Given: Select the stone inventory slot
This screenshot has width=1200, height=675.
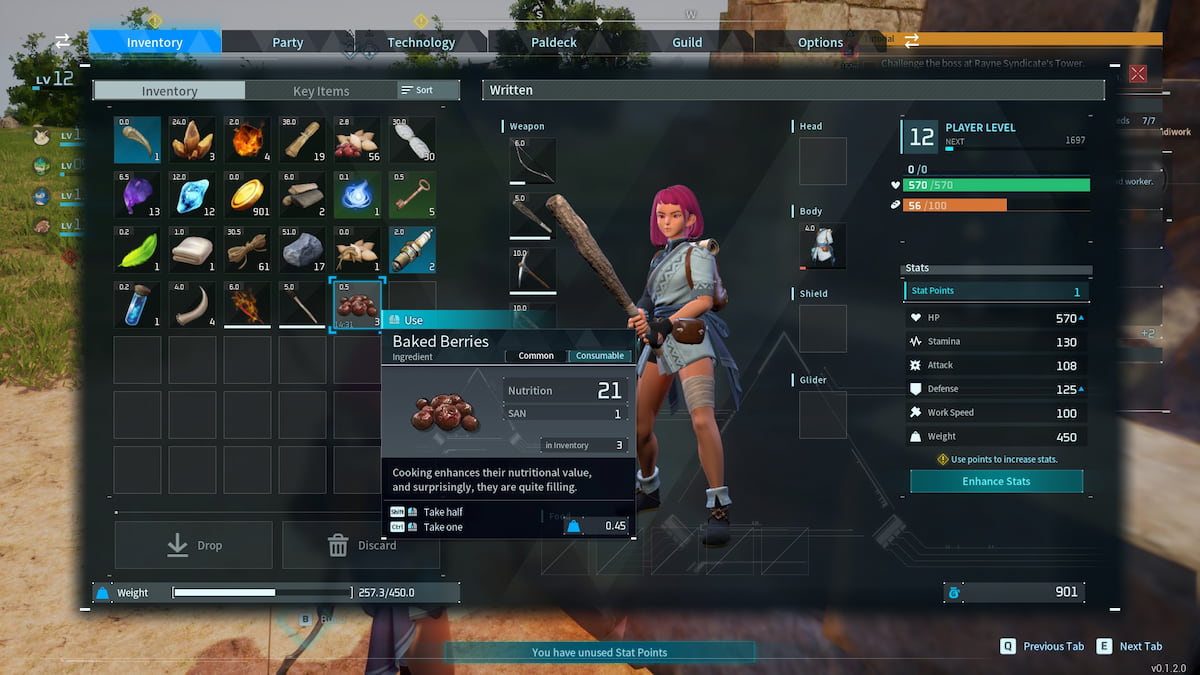Looking at the screenshot, I should pyautogui.click(x=302, y=250).
